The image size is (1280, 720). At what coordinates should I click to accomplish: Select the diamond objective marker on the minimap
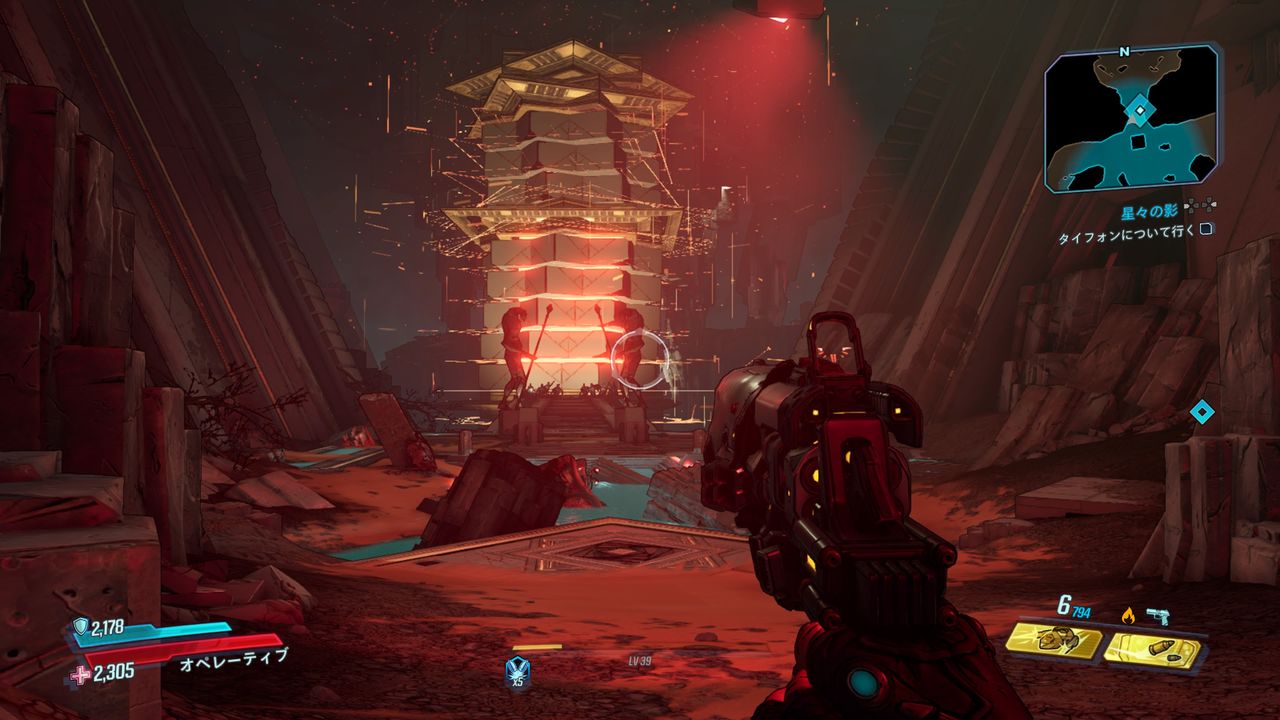1139,110
